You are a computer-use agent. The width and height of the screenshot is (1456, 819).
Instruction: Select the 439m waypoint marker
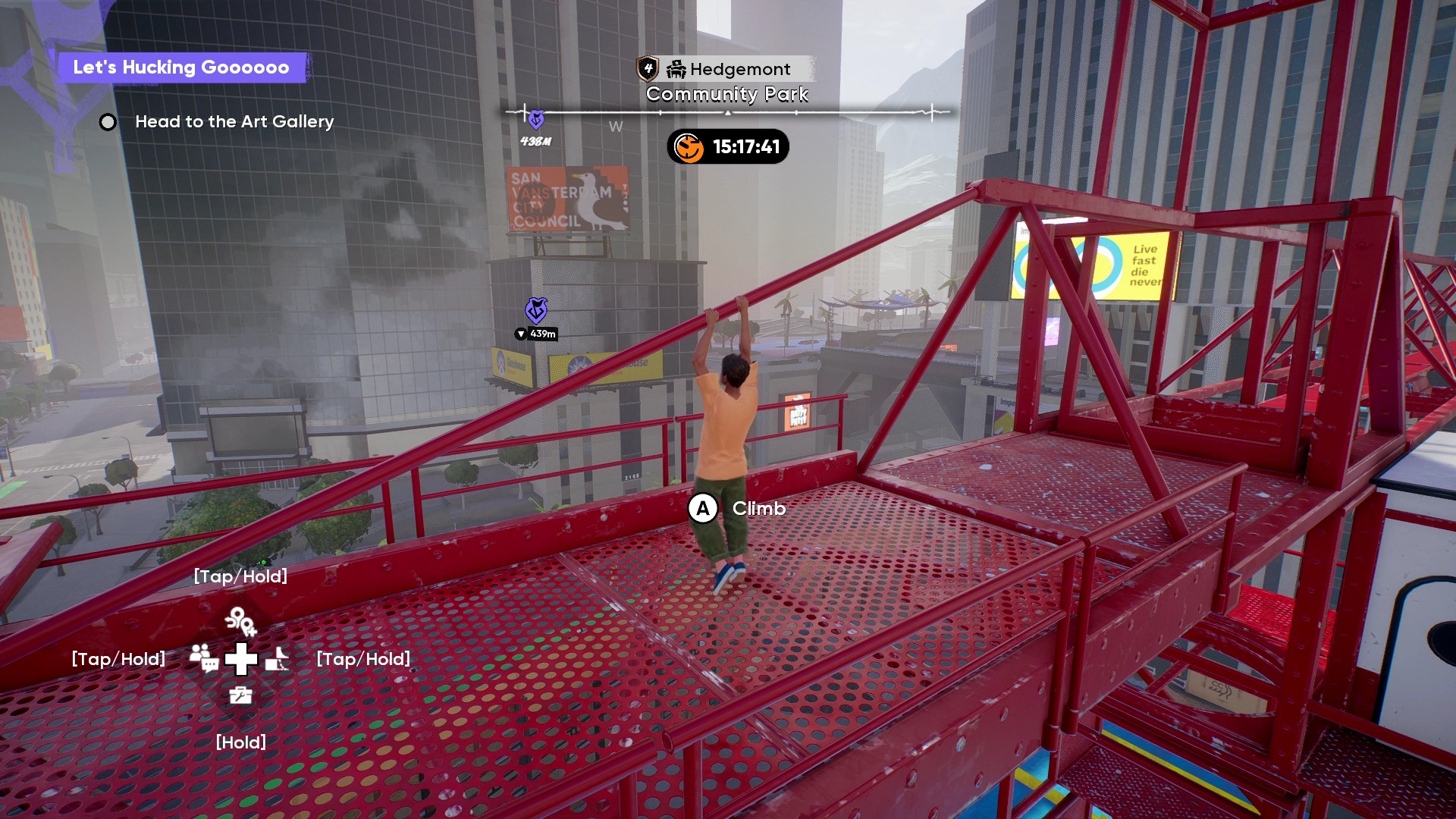click(x=537, y=310)
